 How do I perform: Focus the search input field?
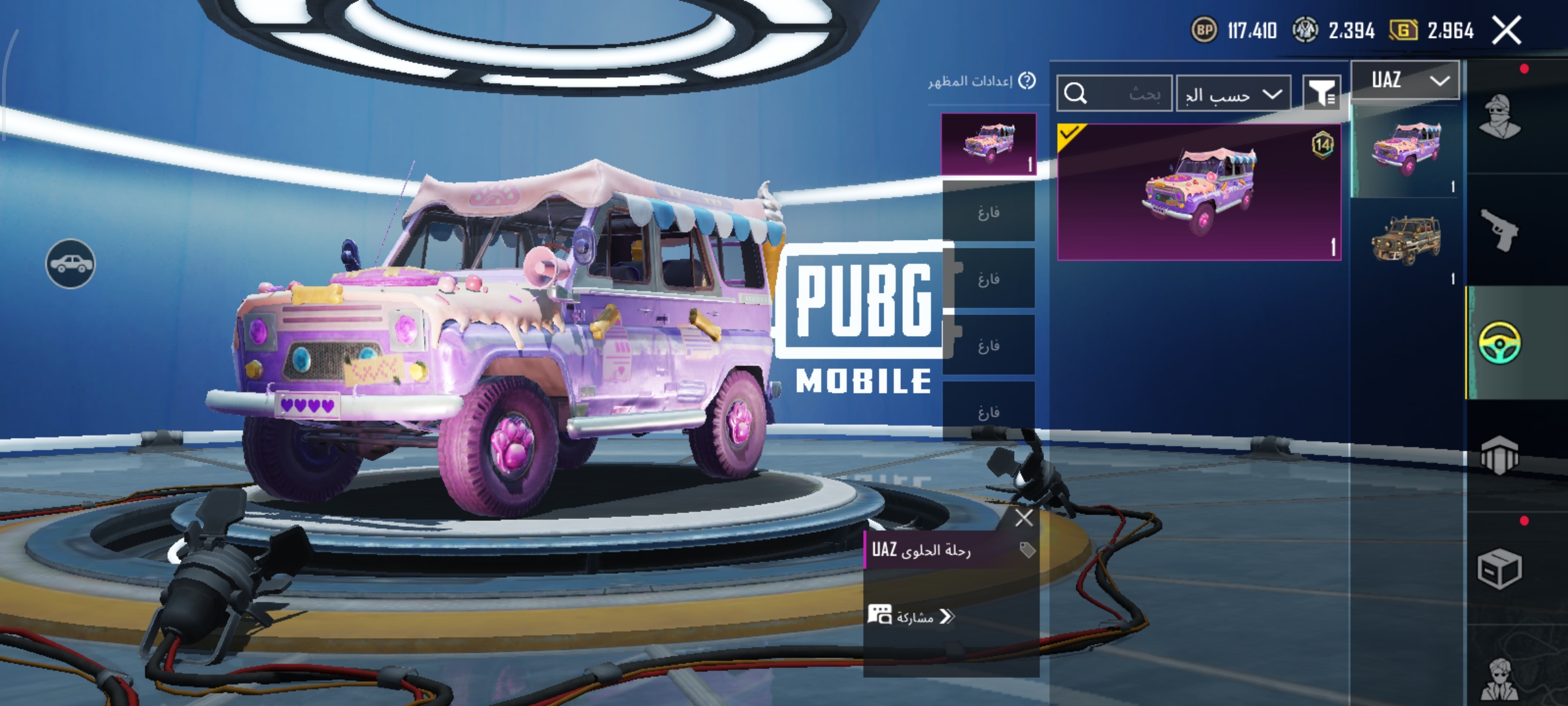(x=1115, y=94)
